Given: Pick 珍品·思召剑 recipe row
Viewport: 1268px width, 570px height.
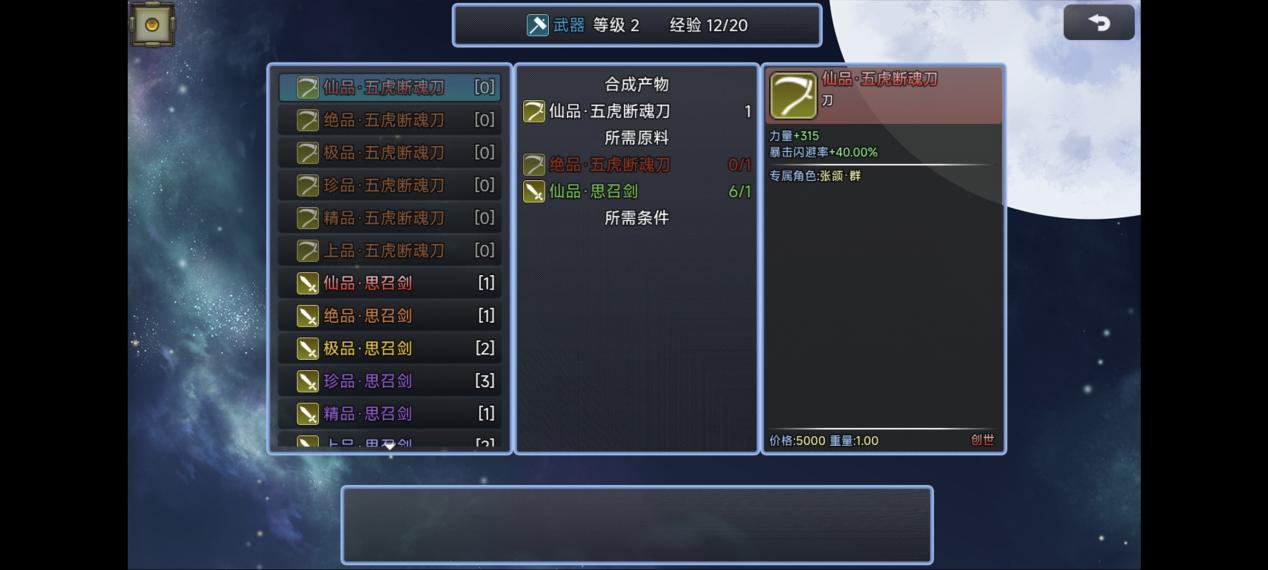Looking at the screenshot, I should [x=389, y=381].
